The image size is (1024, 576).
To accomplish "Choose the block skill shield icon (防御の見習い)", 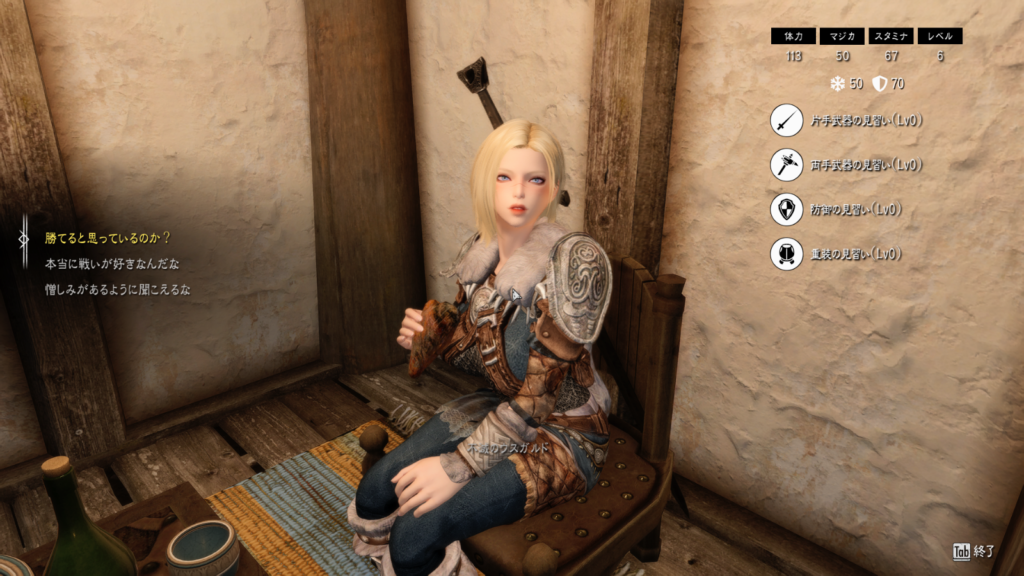I will tap(786, 209).
